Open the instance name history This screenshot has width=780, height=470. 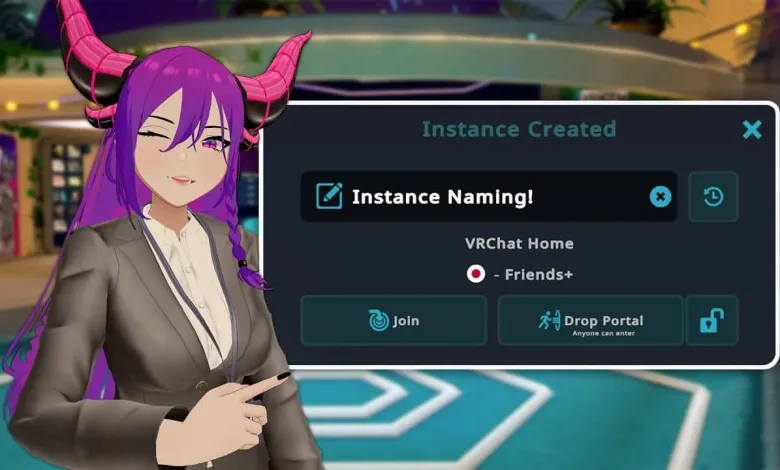pos(713,197)
